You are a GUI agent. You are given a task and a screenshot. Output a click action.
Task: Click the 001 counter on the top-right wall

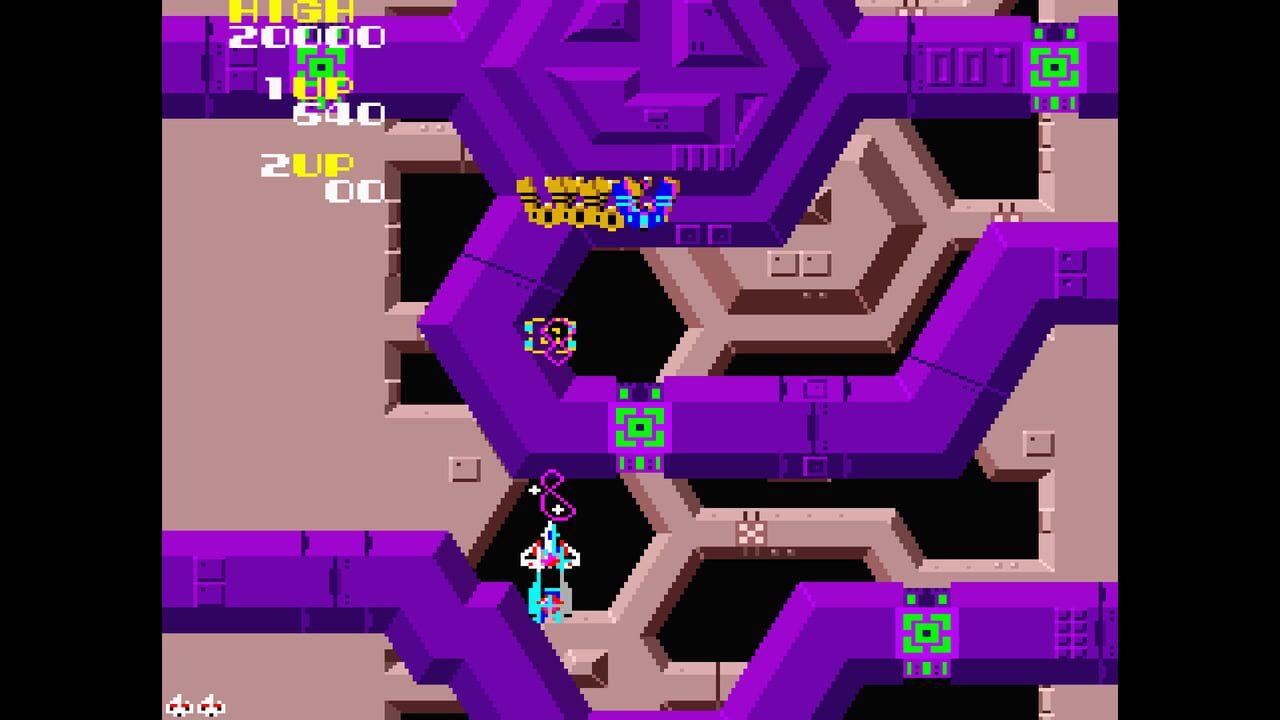(x=968, y=66)
